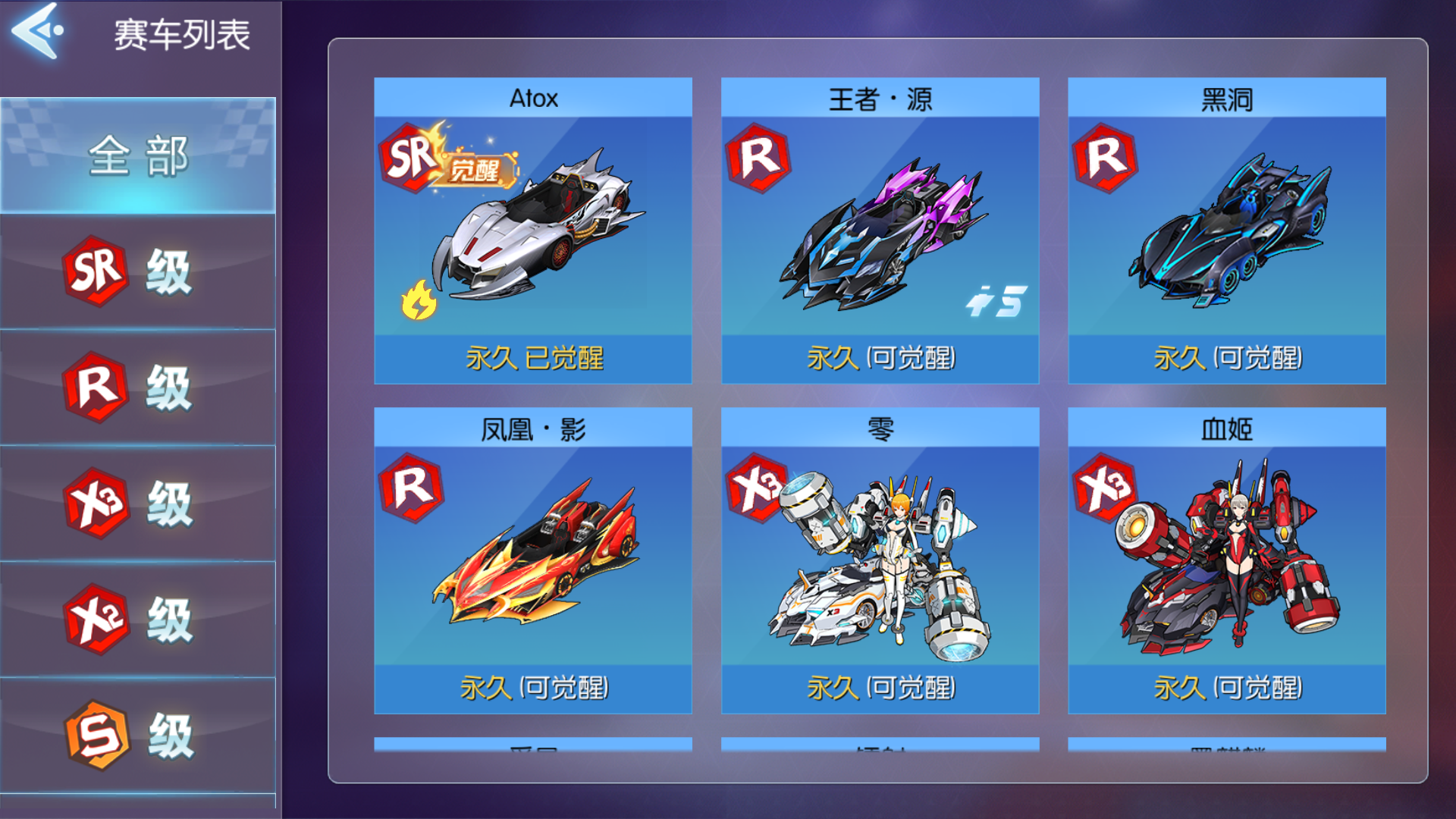The height and width of the screenshot is (819, 1456).
Task: Click 永久 已觉醒 label under Atox
Action: point(533,359)
